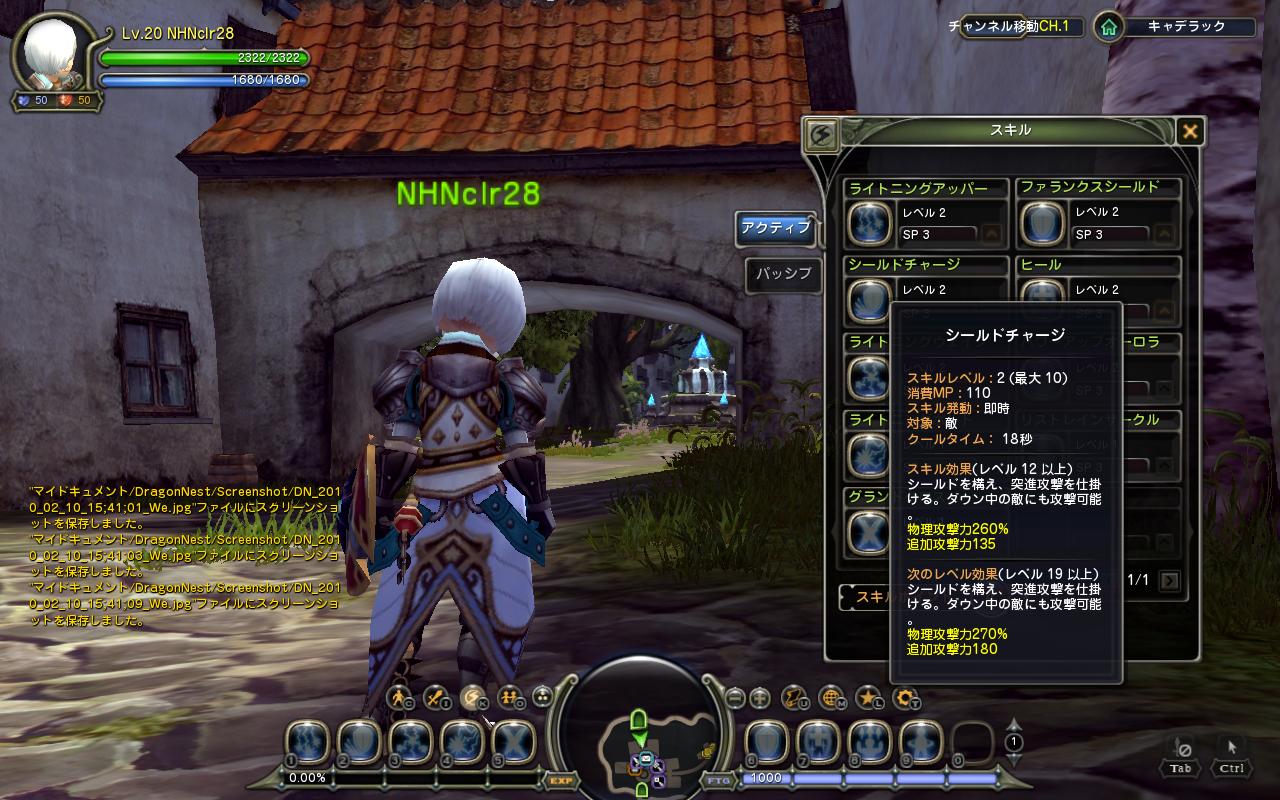The image size is (1280, 800).
Task: Open the チャンネル移動 channel change button
Action: pyautogui.click(x=1017, y=27)
